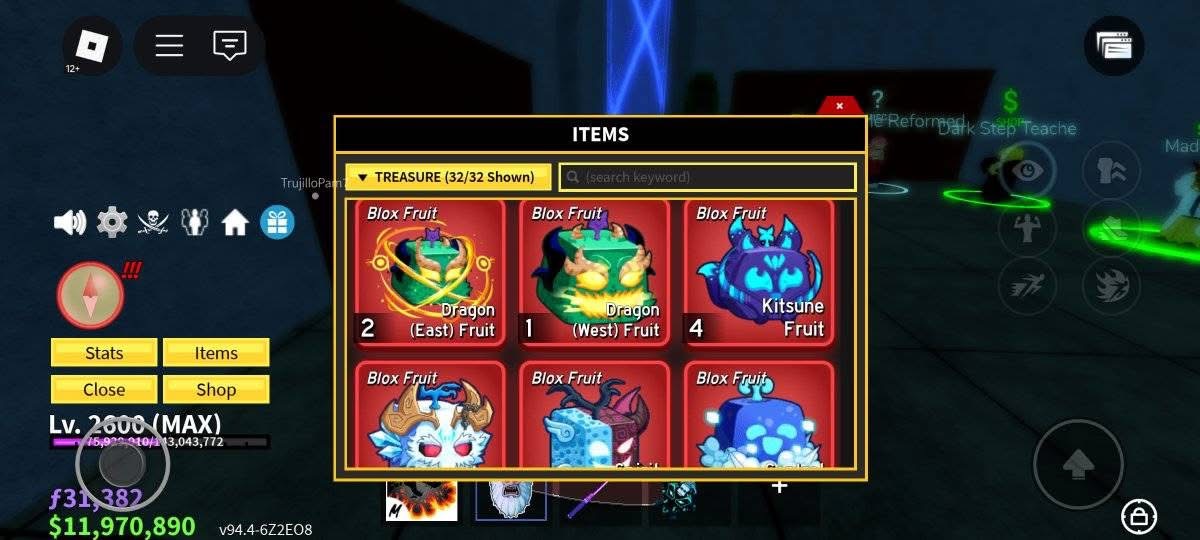
Task: Open the Treasure category dropdown
Action: (x=448, y=177)
